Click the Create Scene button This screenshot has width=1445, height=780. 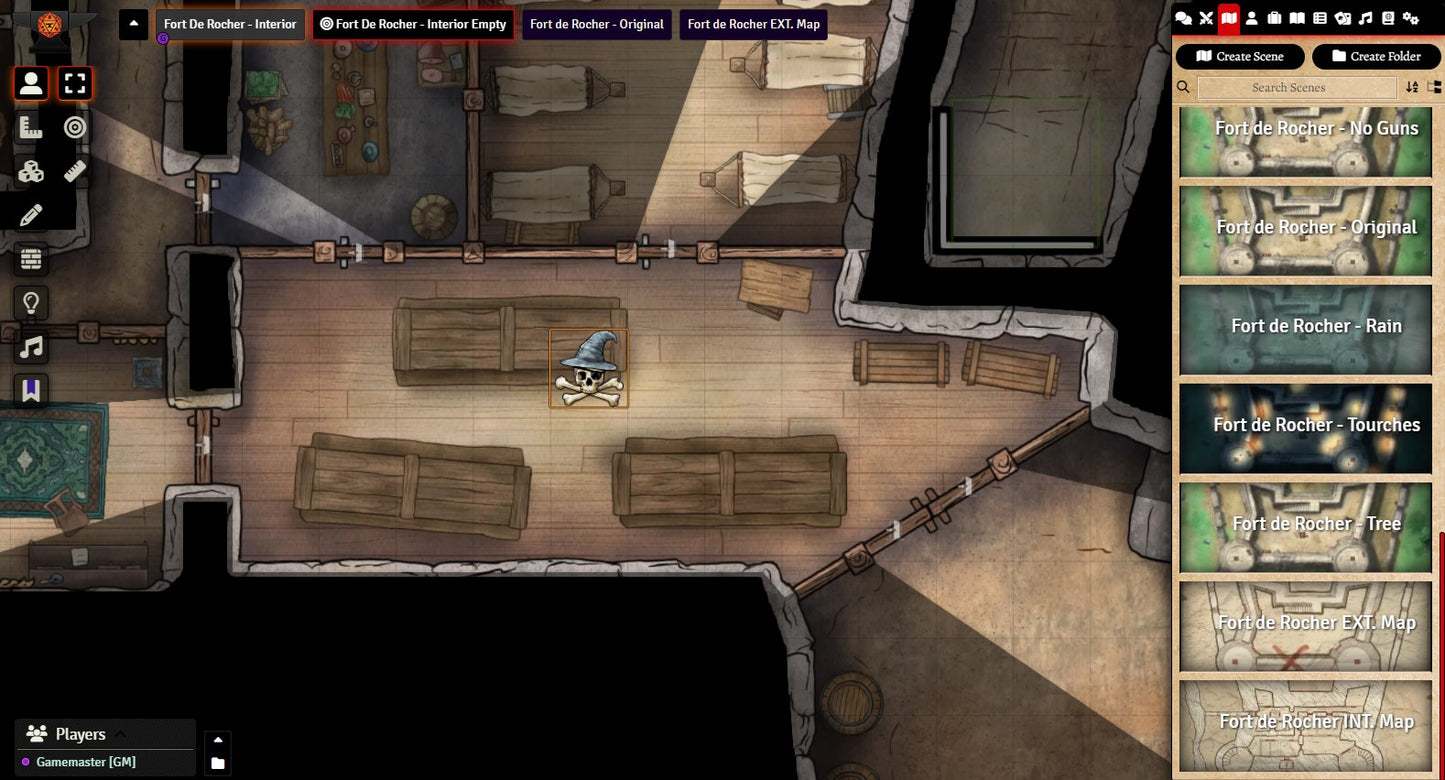pyautogui.click(x=1240, y=56)
